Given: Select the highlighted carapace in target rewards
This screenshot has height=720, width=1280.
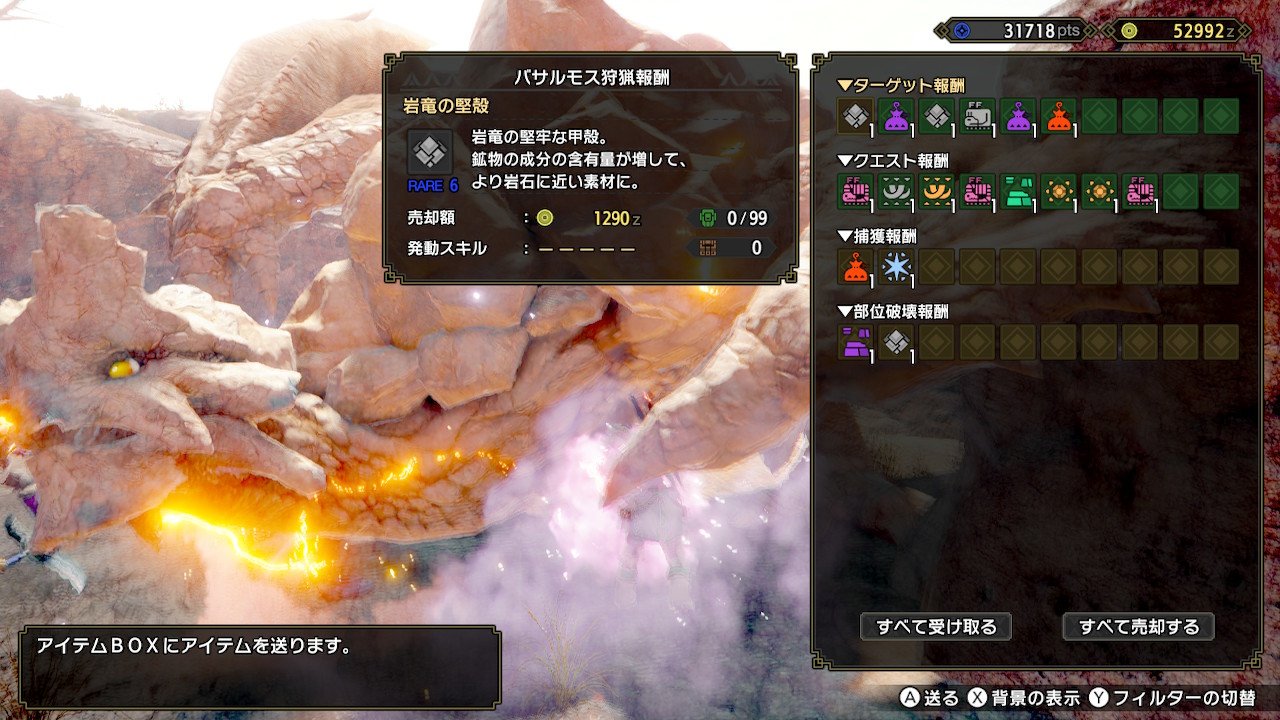Looking at the screenshot, I should [856, 116].
